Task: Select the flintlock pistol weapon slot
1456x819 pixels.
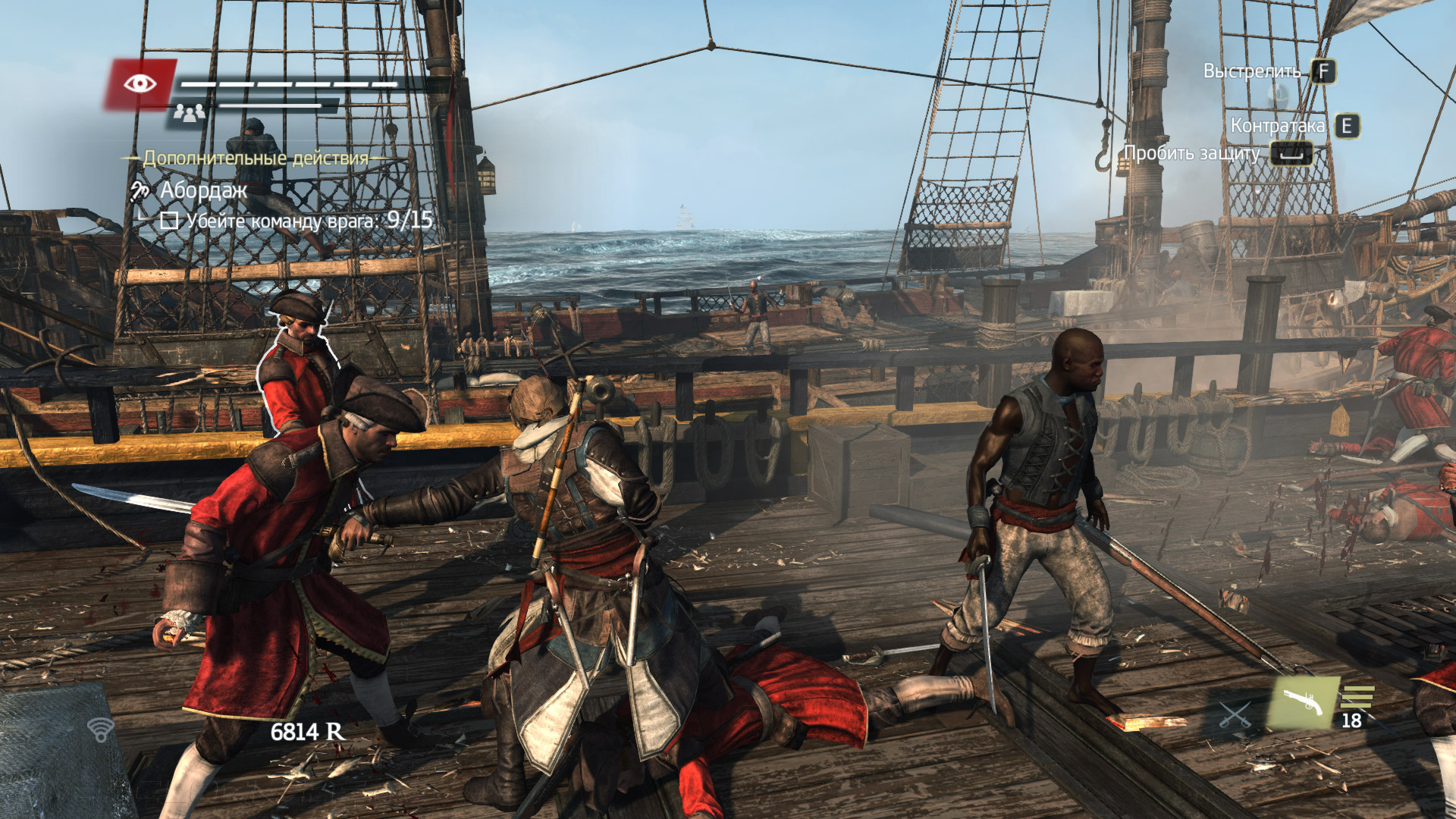Action: tap(1304, 703)
